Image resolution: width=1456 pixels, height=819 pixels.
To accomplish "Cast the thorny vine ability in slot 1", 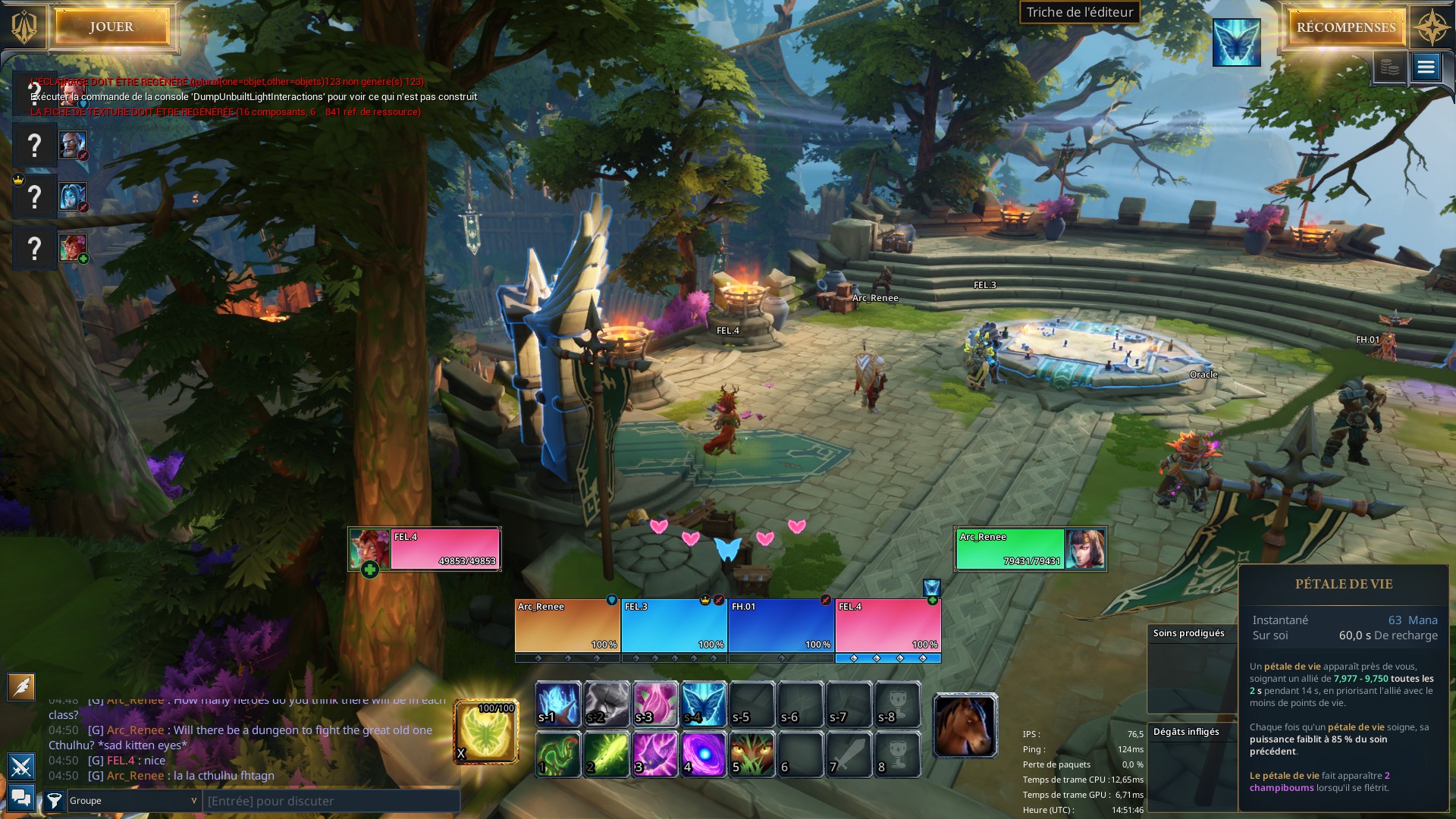I will (558, 755).
